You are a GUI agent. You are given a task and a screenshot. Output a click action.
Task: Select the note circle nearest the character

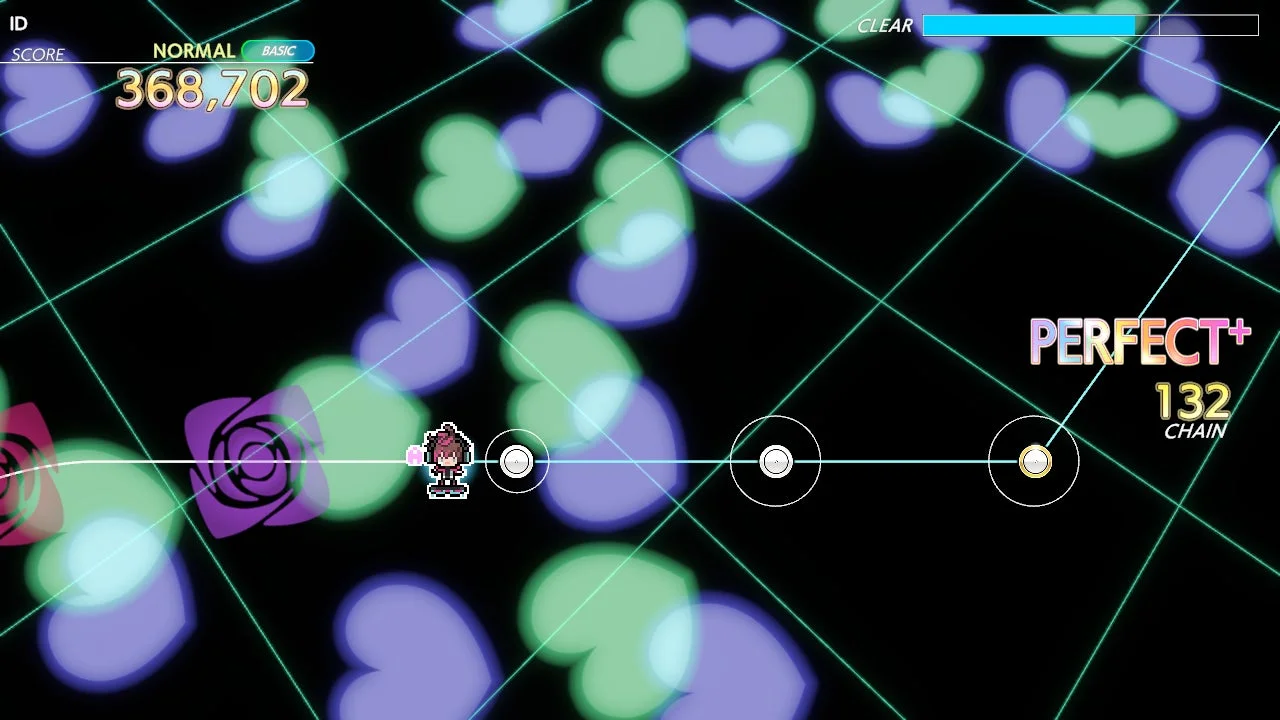517,461
